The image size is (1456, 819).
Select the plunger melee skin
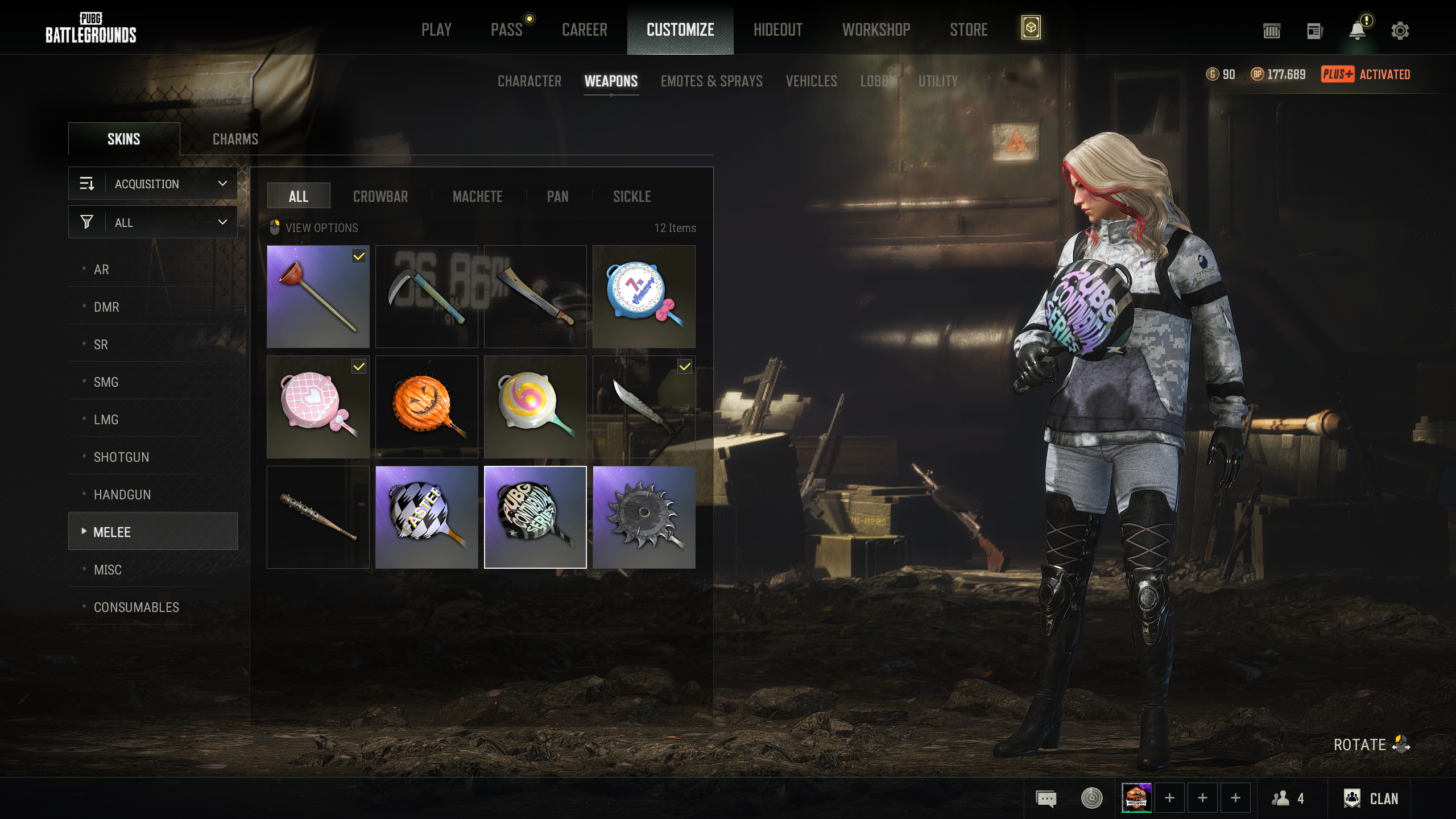(318, 296)
